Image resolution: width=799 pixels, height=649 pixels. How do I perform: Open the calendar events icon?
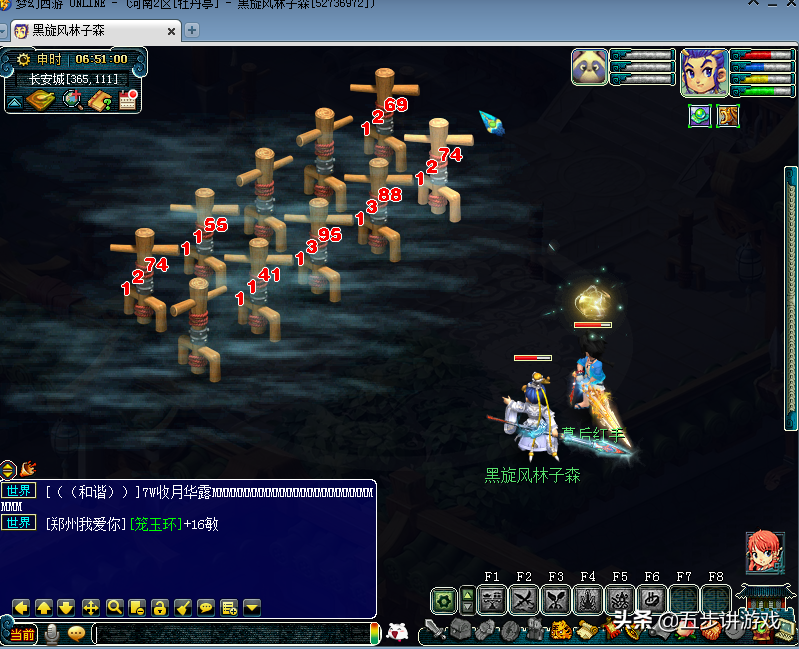coord(127,99)
